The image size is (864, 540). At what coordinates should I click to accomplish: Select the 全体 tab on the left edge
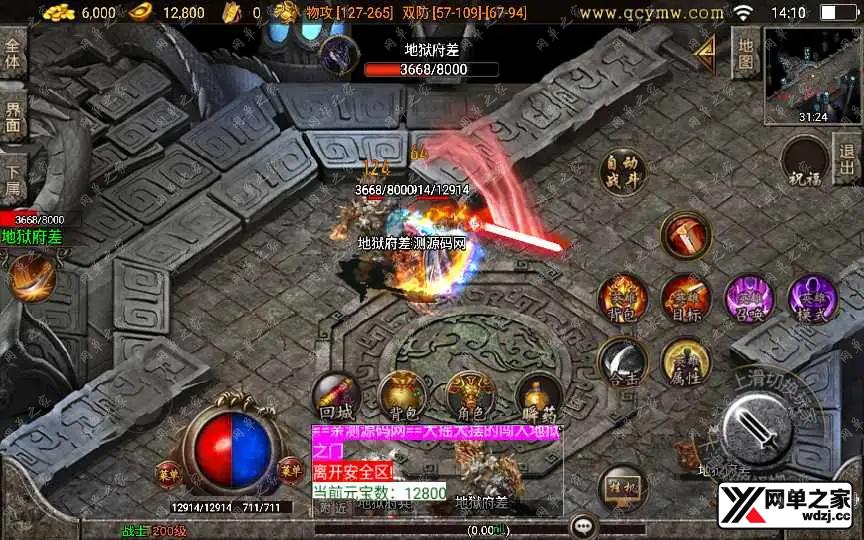(x=13, y=55)
